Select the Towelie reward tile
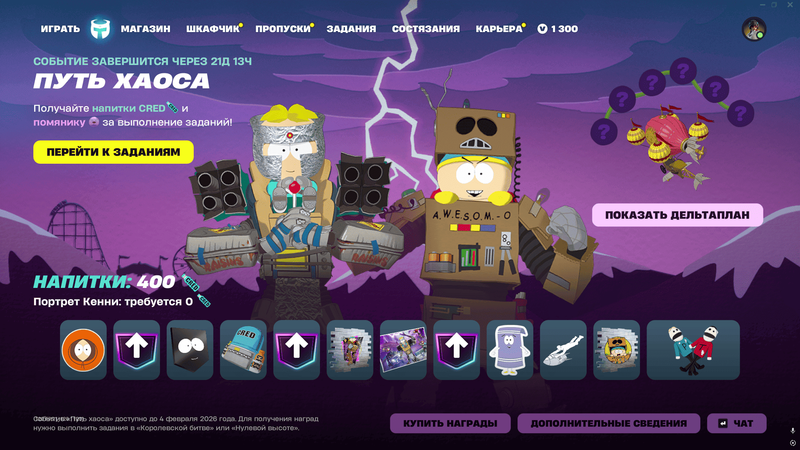 [x=510, y=350]
